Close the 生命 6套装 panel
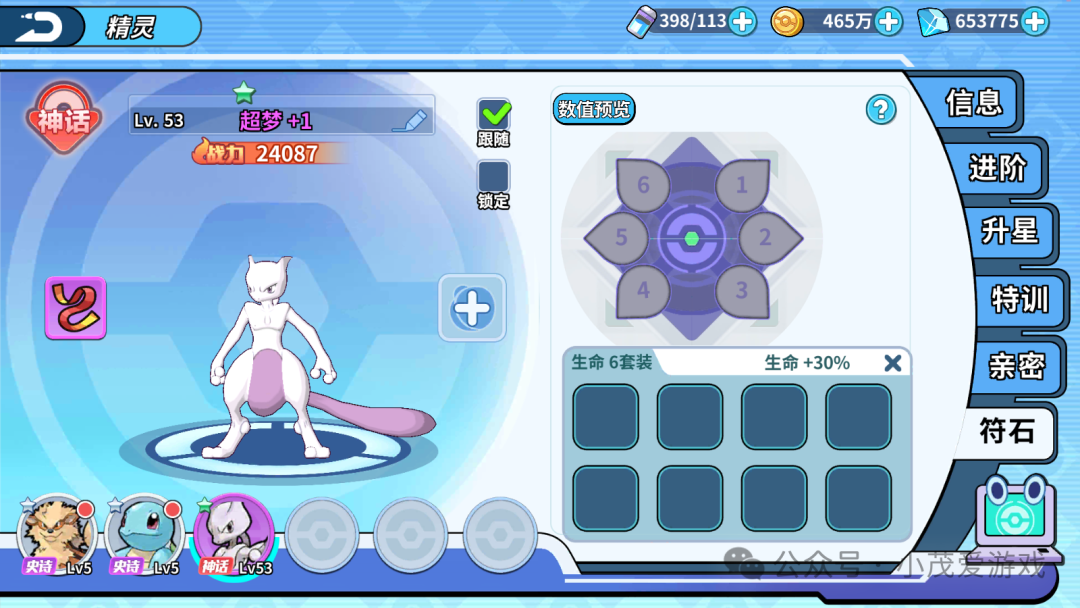Image resolution: width=1080 pixels, height=608 pixels. [892, 363]
